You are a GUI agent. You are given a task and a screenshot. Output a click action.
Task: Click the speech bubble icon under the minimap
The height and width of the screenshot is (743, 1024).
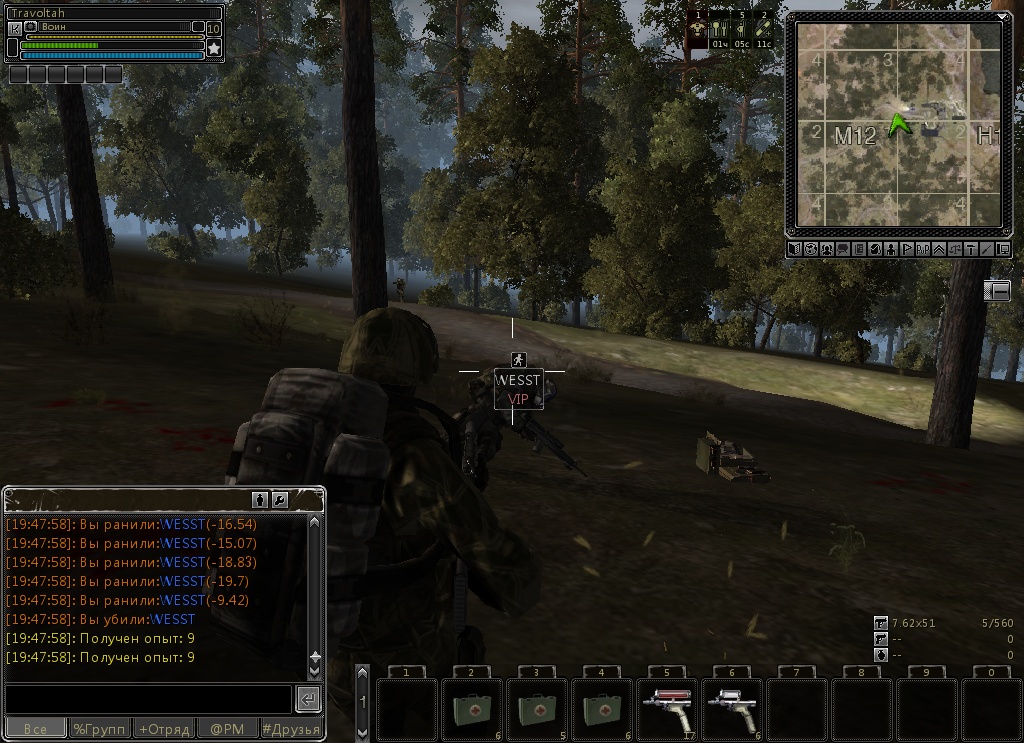point(843,249)
